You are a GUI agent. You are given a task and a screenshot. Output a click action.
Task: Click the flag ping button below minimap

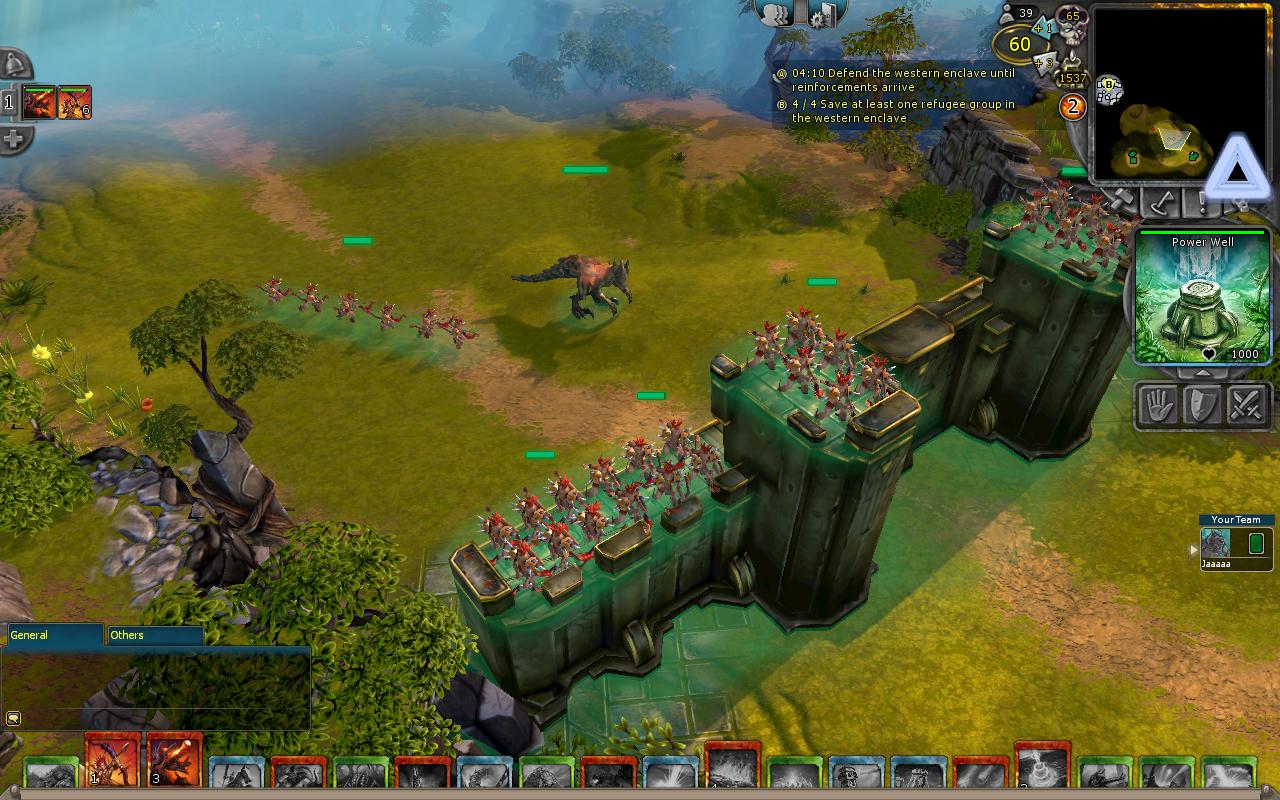[x=1160, y=204]
